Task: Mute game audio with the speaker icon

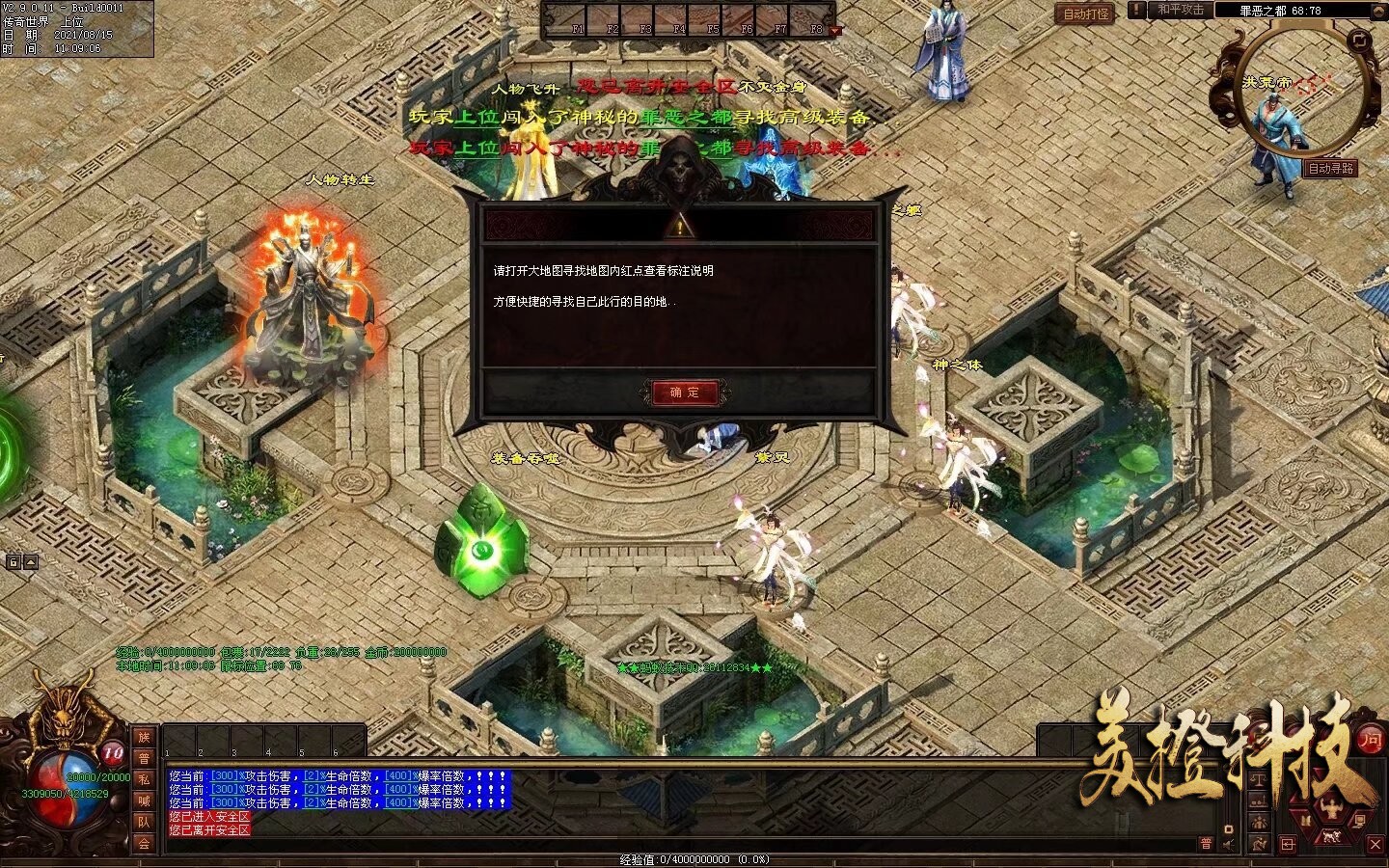Action: (x=1228, y=845)
